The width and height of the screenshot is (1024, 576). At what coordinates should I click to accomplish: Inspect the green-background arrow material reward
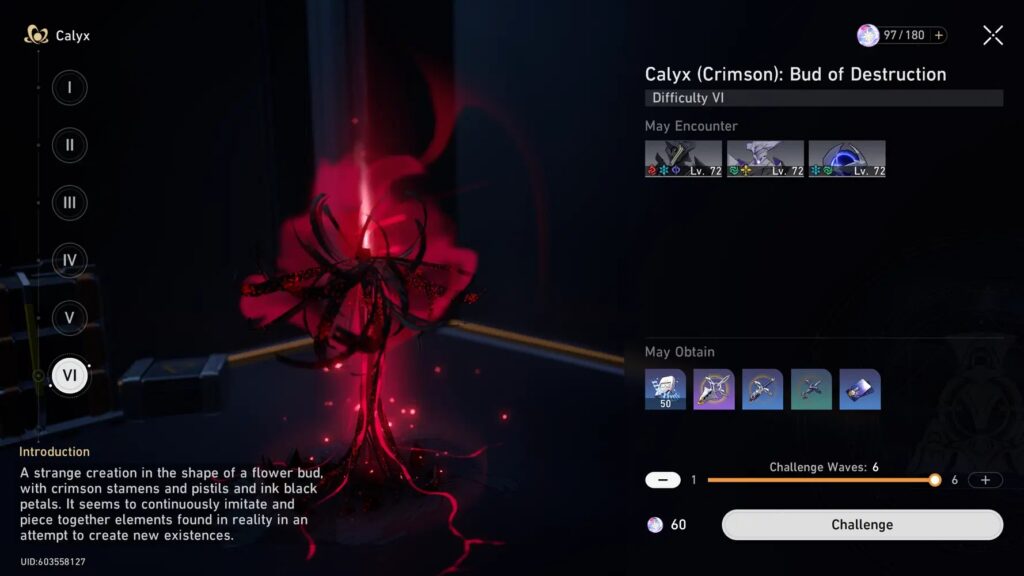point(811,389)
